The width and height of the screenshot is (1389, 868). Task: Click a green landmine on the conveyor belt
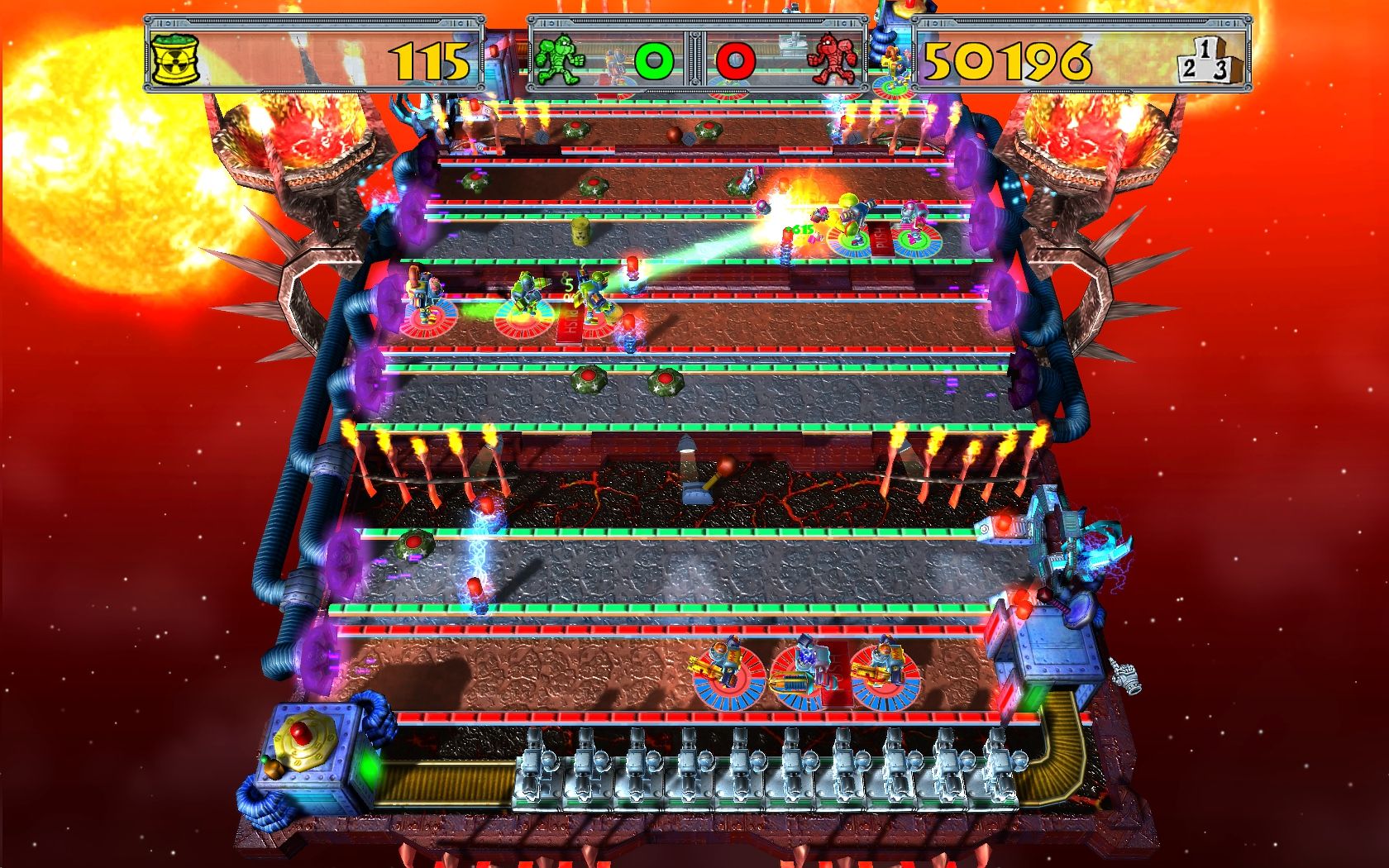tap(589, 379)
